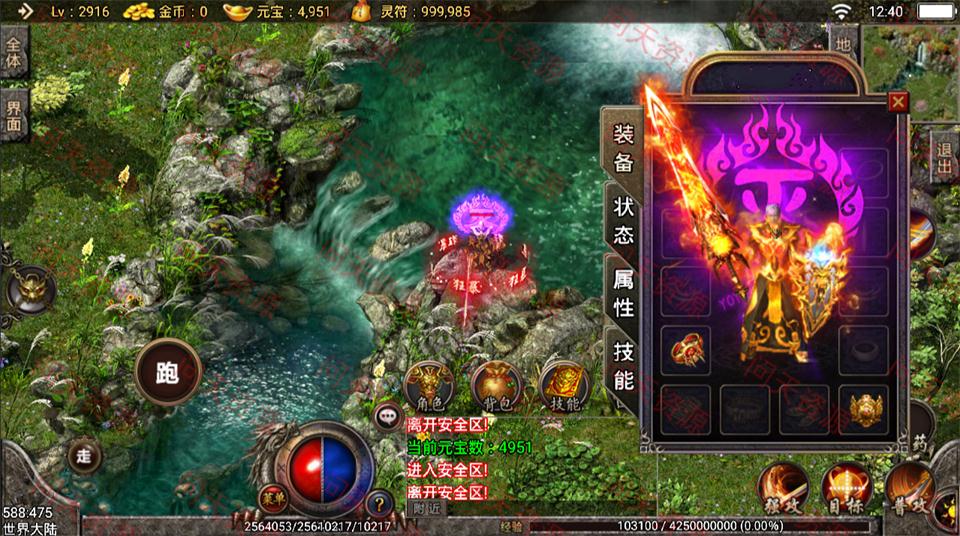This screenshot has height=536, width=960.
Task: Switch to the 状态 tab
Action: point(623,220)
